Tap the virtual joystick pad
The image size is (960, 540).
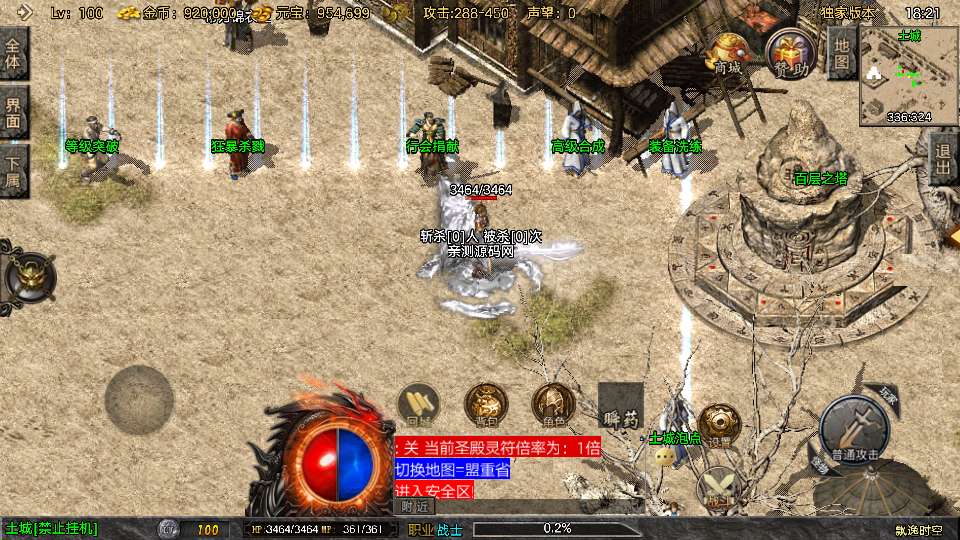tap(139, 400)
